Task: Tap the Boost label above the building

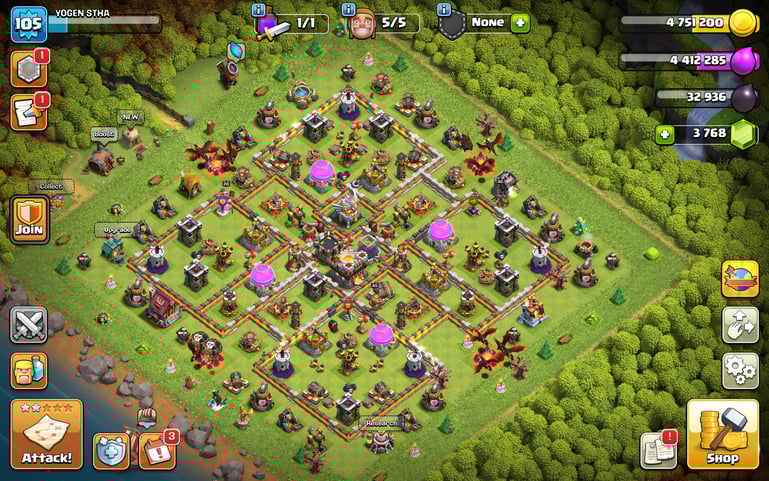Action: pos(104,133)
